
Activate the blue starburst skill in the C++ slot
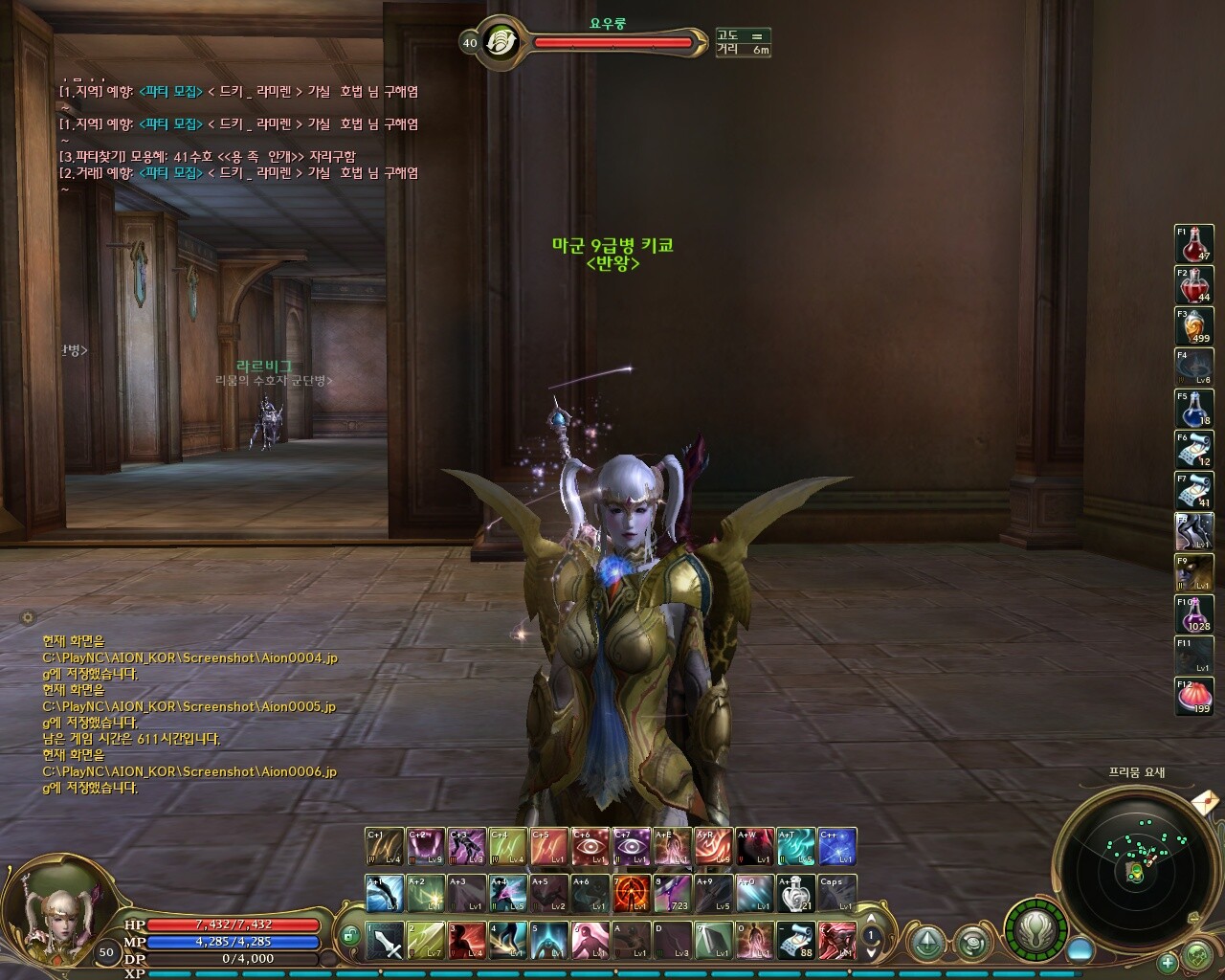836,847
